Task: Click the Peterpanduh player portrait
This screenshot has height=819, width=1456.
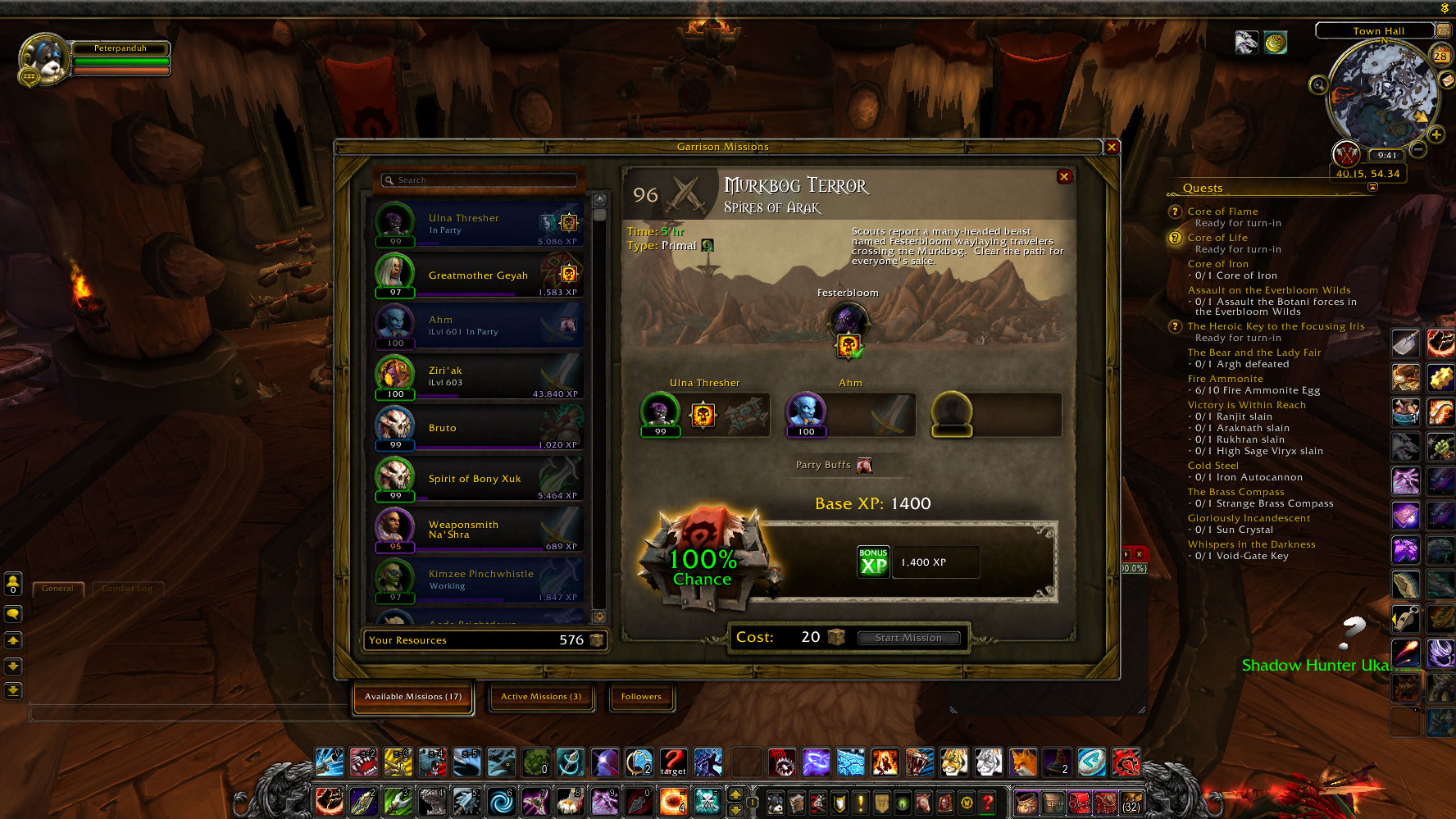Action: (44, 59)
